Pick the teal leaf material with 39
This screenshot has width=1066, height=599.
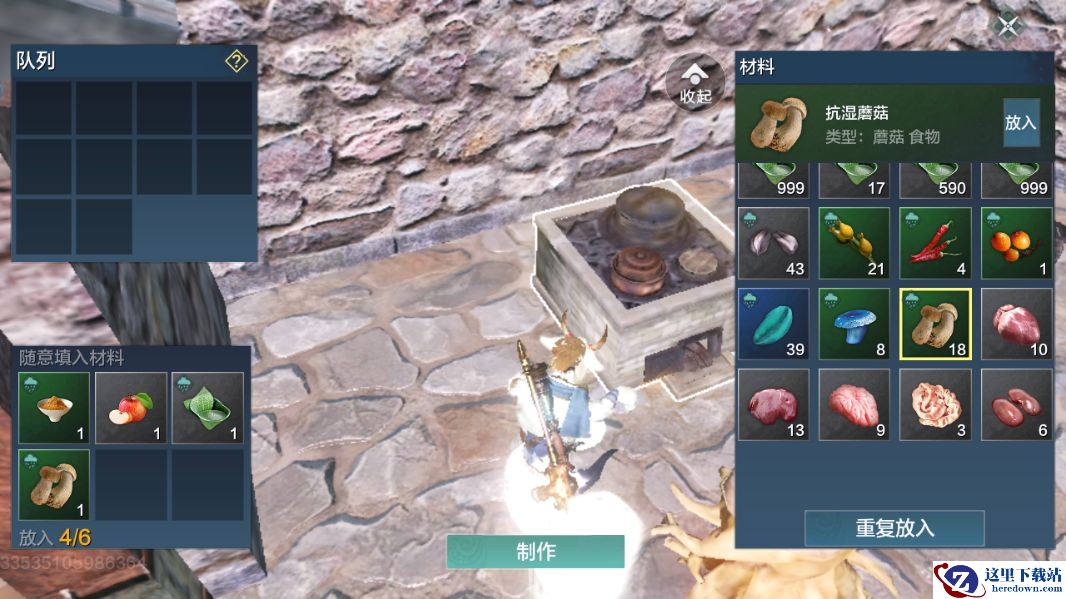[773, 324]
